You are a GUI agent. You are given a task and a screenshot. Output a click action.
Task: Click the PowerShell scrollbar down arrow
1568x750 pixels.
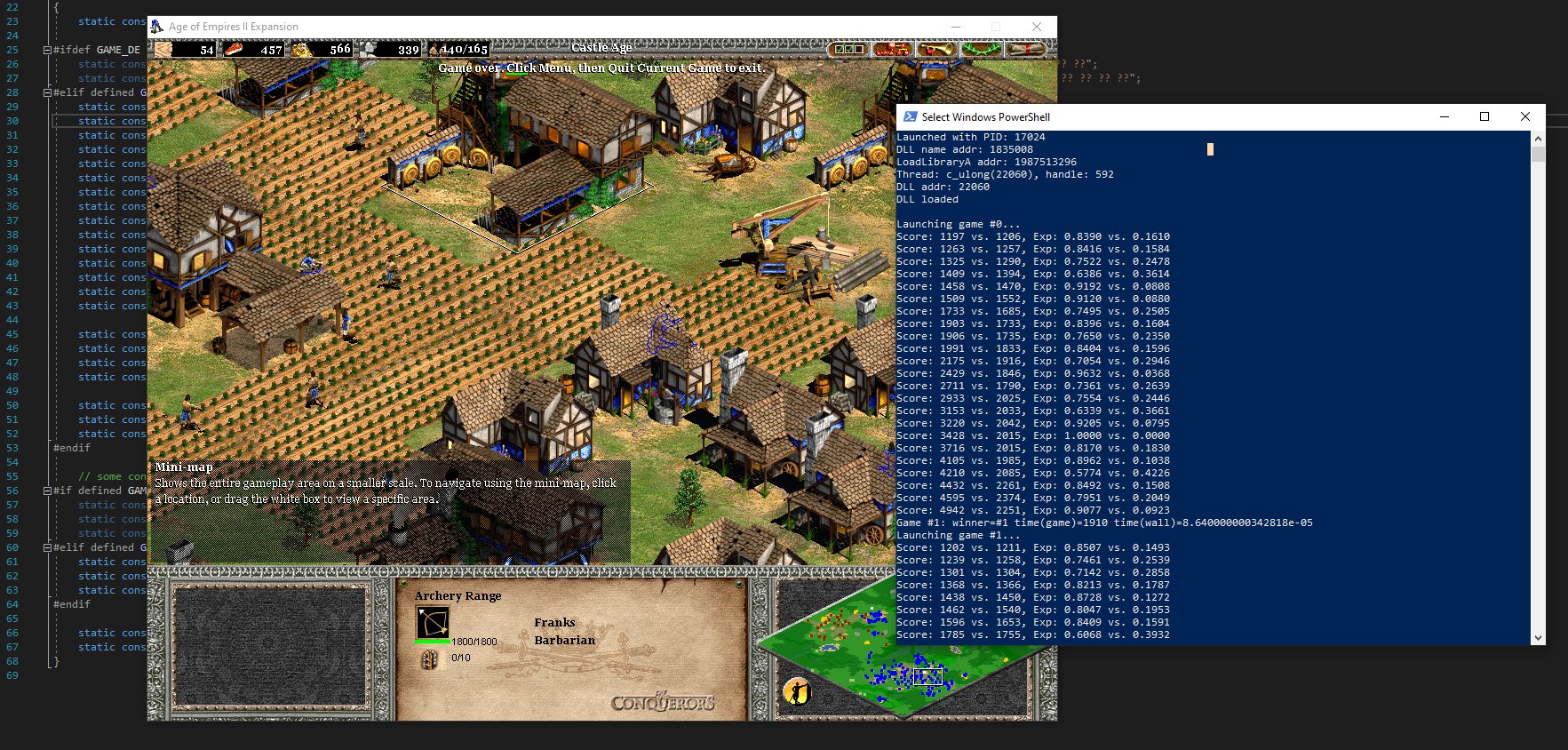(1540, 637)
